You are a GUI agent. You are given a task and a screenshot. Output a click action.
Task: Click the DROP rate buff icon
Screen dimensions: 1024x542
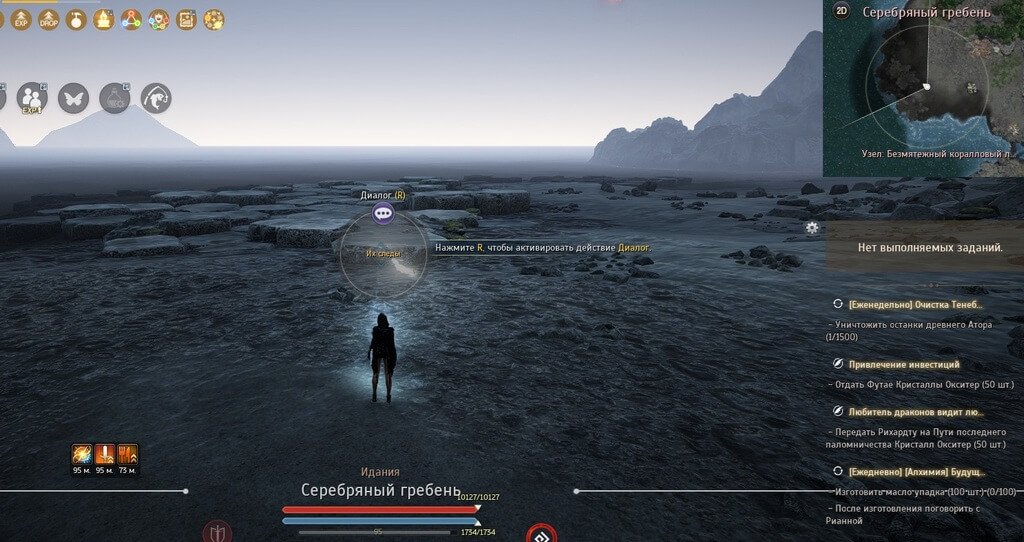(49, 19)
